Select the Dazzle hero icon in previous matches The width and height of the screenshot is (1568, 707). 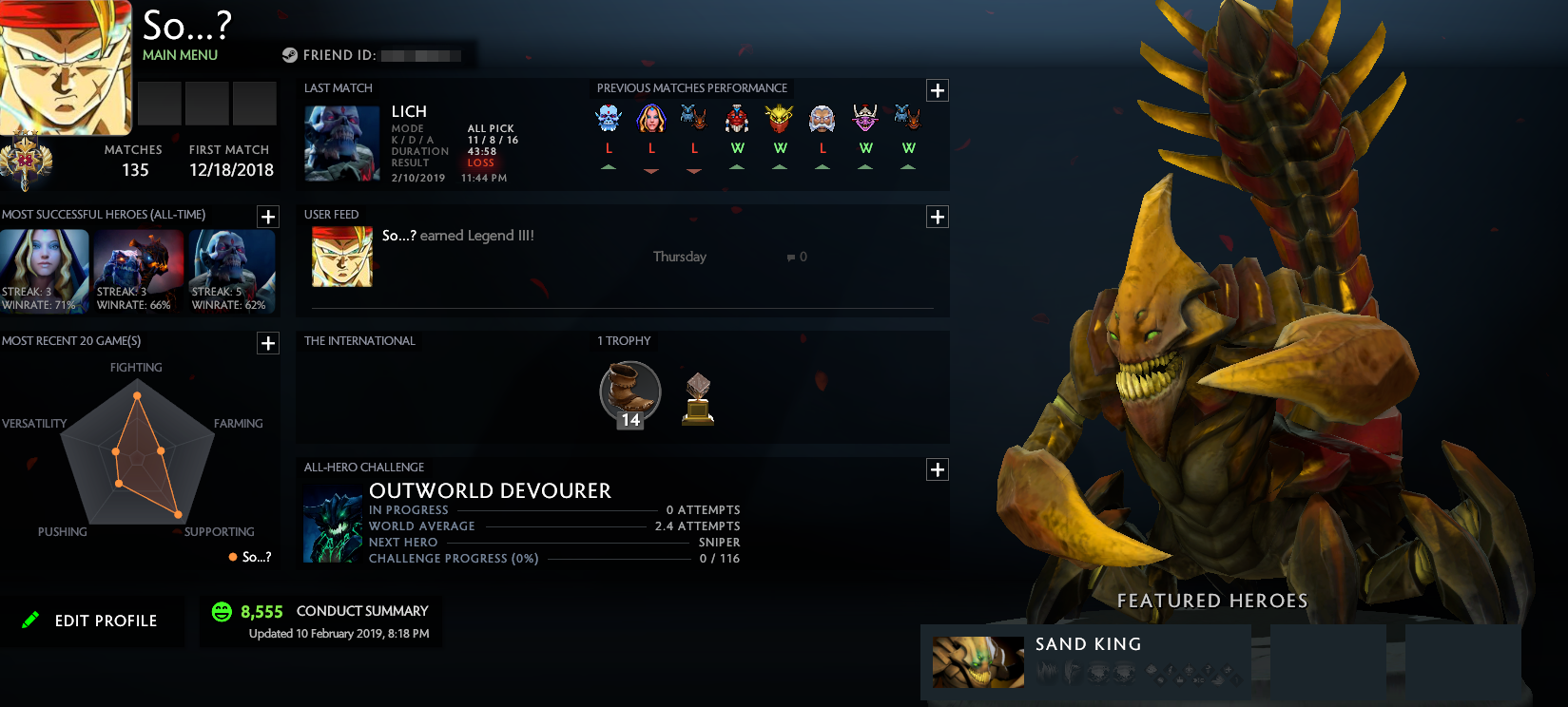coord(865,119)
